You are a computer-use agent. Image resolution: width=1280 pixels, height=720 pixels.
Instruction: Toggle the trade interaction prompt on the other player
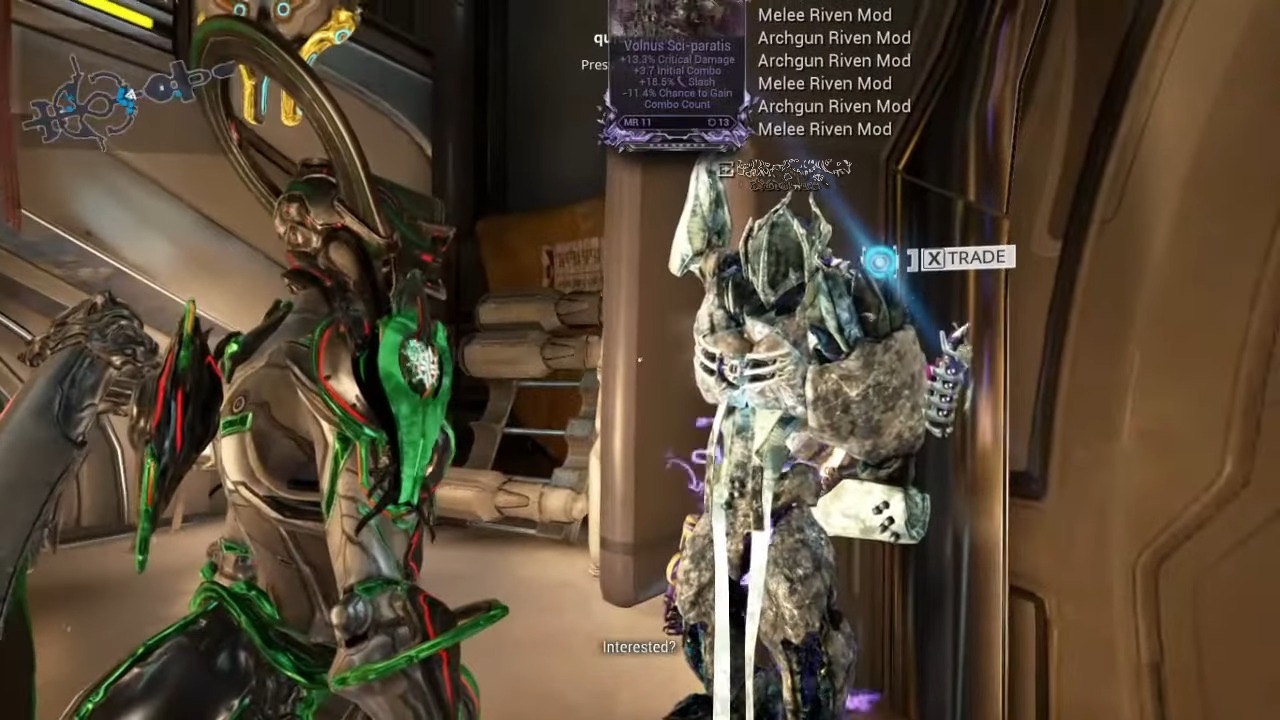pos(965,257)
